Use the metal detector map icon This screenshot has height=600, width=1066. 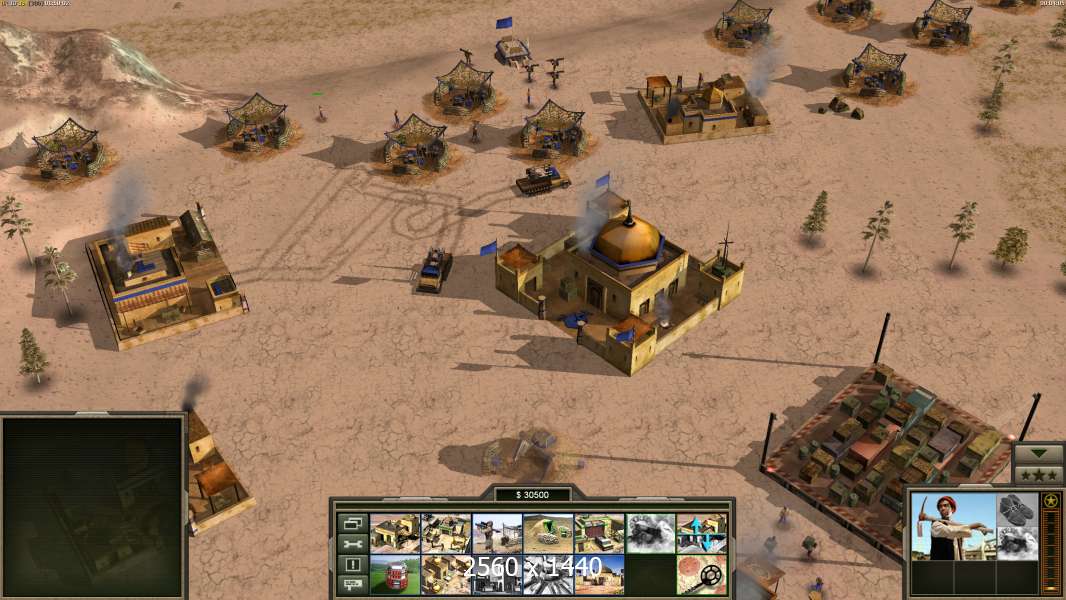coord(701,574)
